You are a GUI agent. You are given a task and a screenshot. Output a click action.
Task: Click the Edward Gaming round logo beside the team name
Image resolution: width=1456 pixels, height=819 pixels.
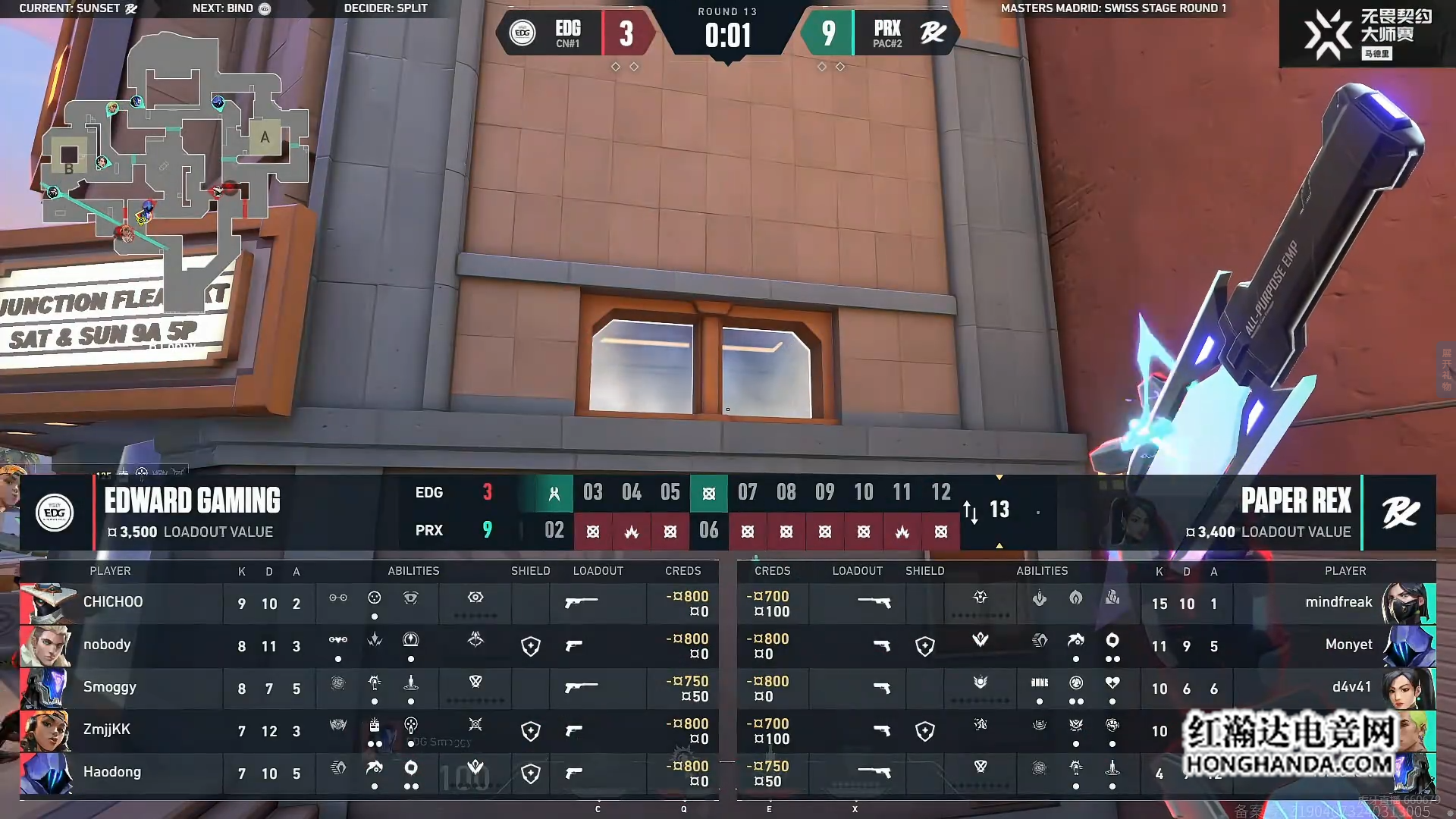click(55, 513)
